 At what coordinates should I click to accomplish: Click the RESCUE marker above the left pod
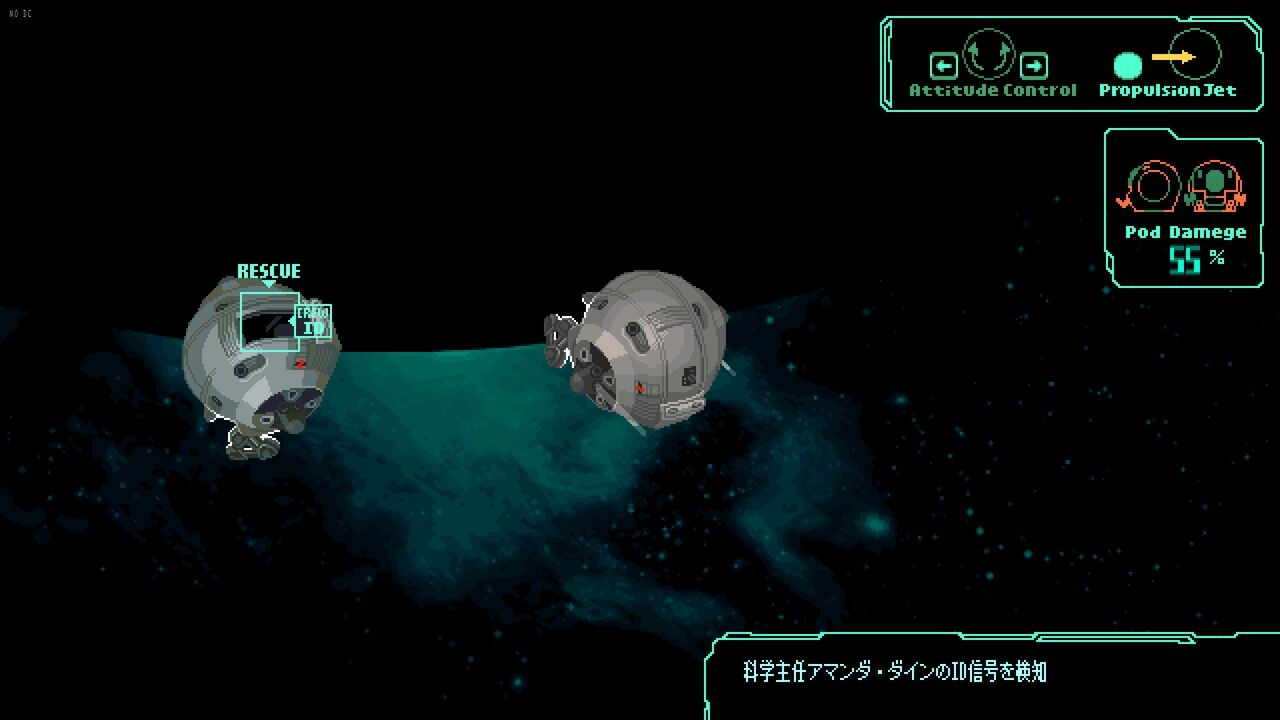pyautogui.click(x=269, y=270)
